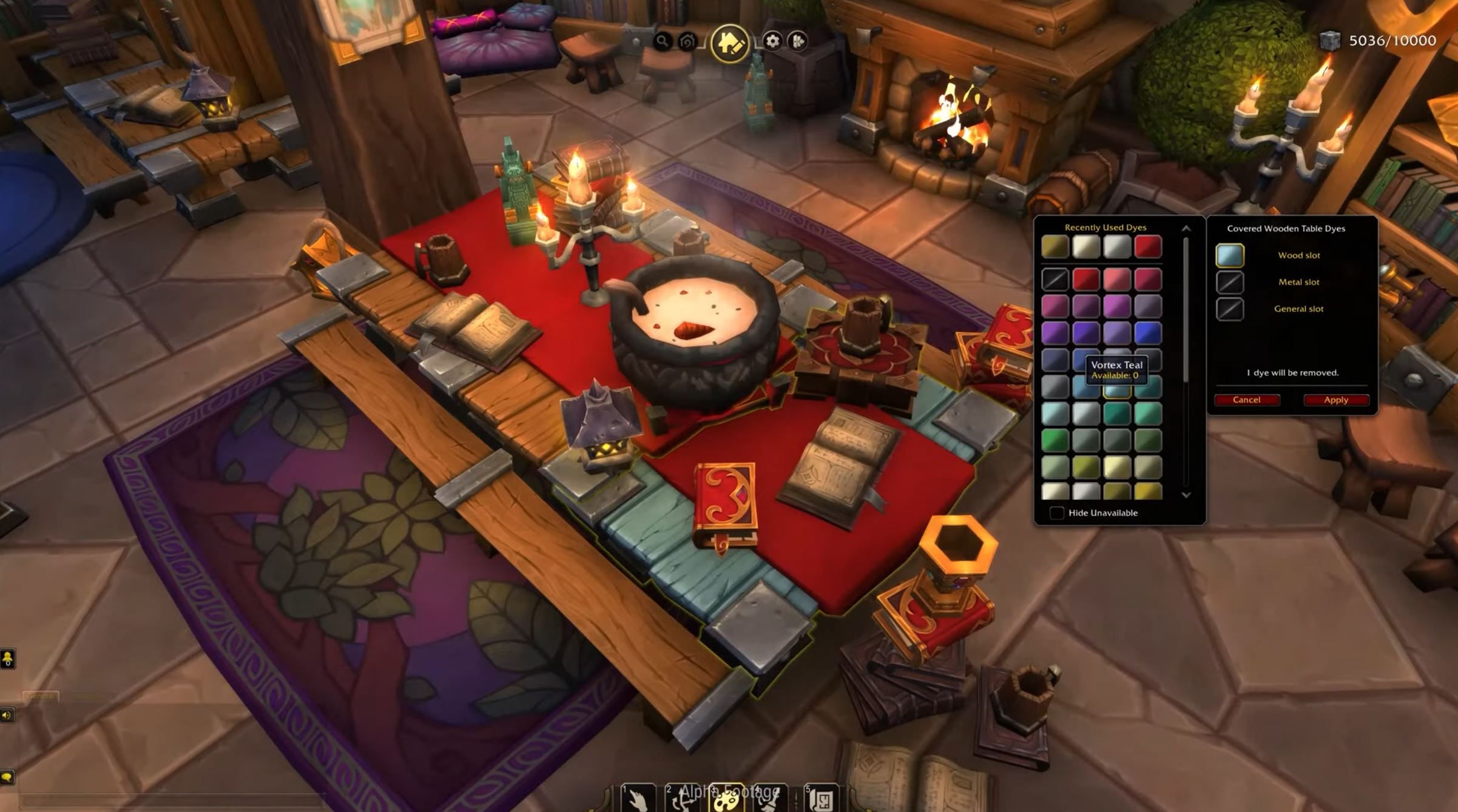This screenshot has height=812, width=1458.
Task: Select the Wood slot dye swatch
Action: pos(1230,255)
